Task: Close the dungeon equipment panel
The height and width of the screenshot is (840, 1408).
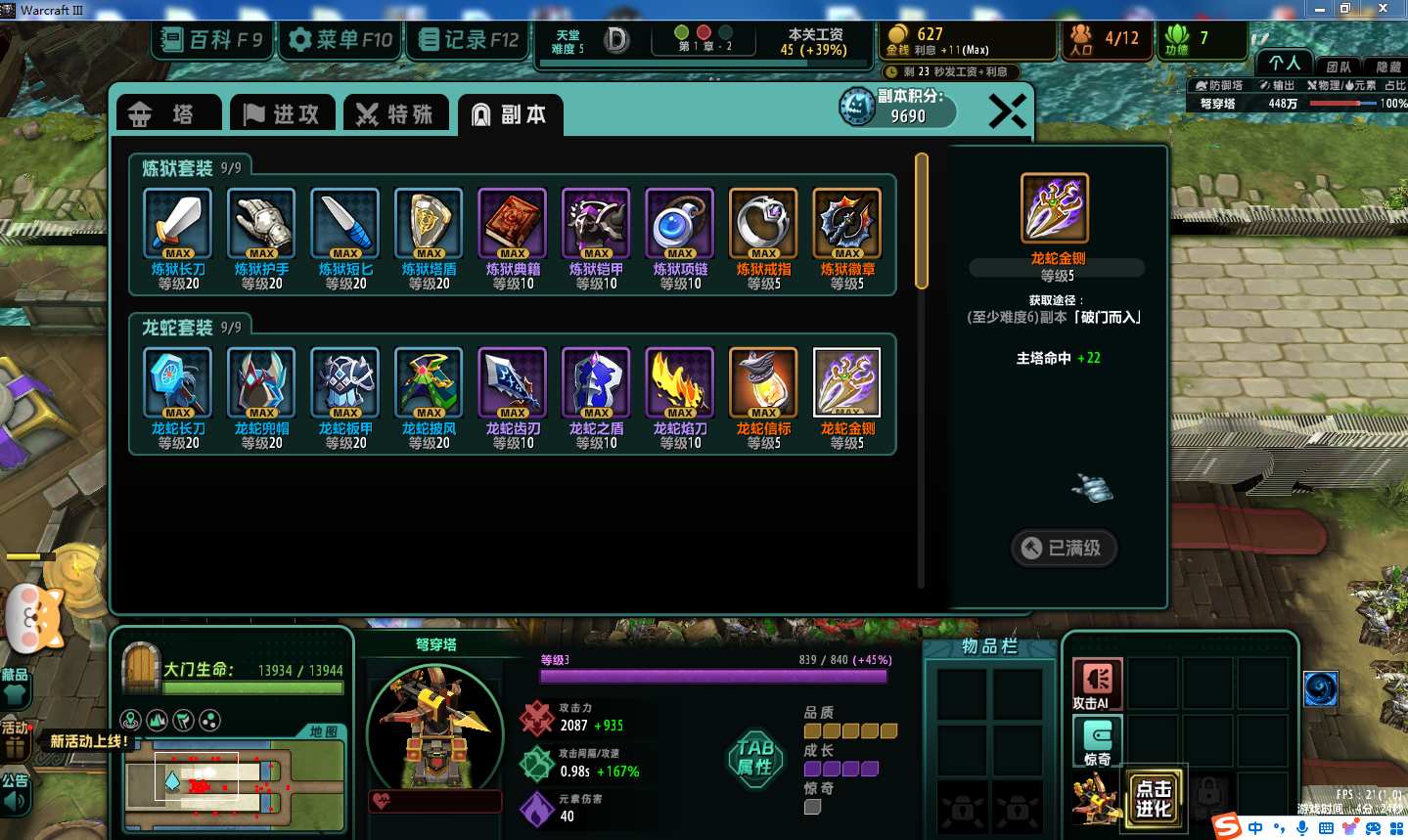Action: [x=1007, y=111]
